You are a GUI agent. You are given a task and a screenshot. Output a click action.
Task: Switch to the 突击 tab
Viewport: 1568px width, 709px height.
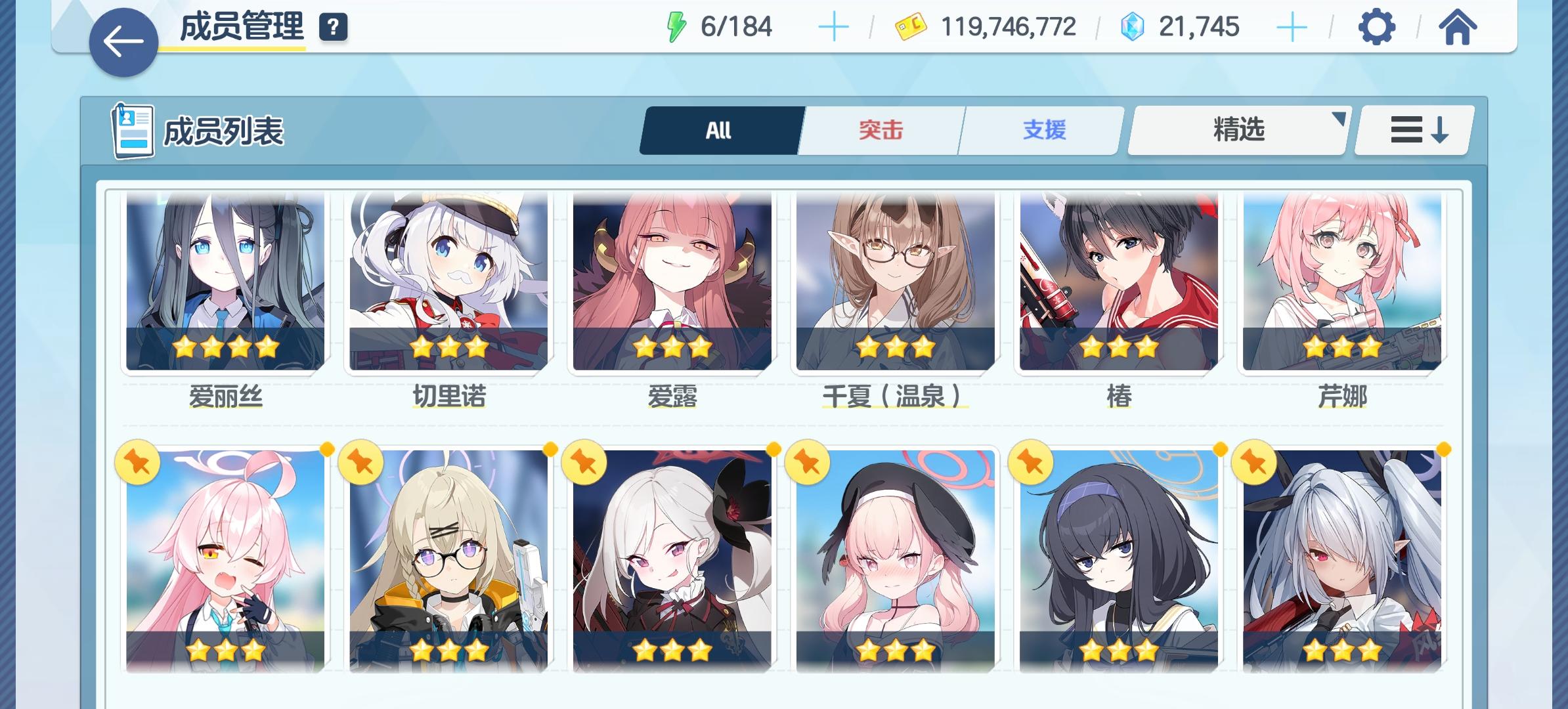pos(880,129)
